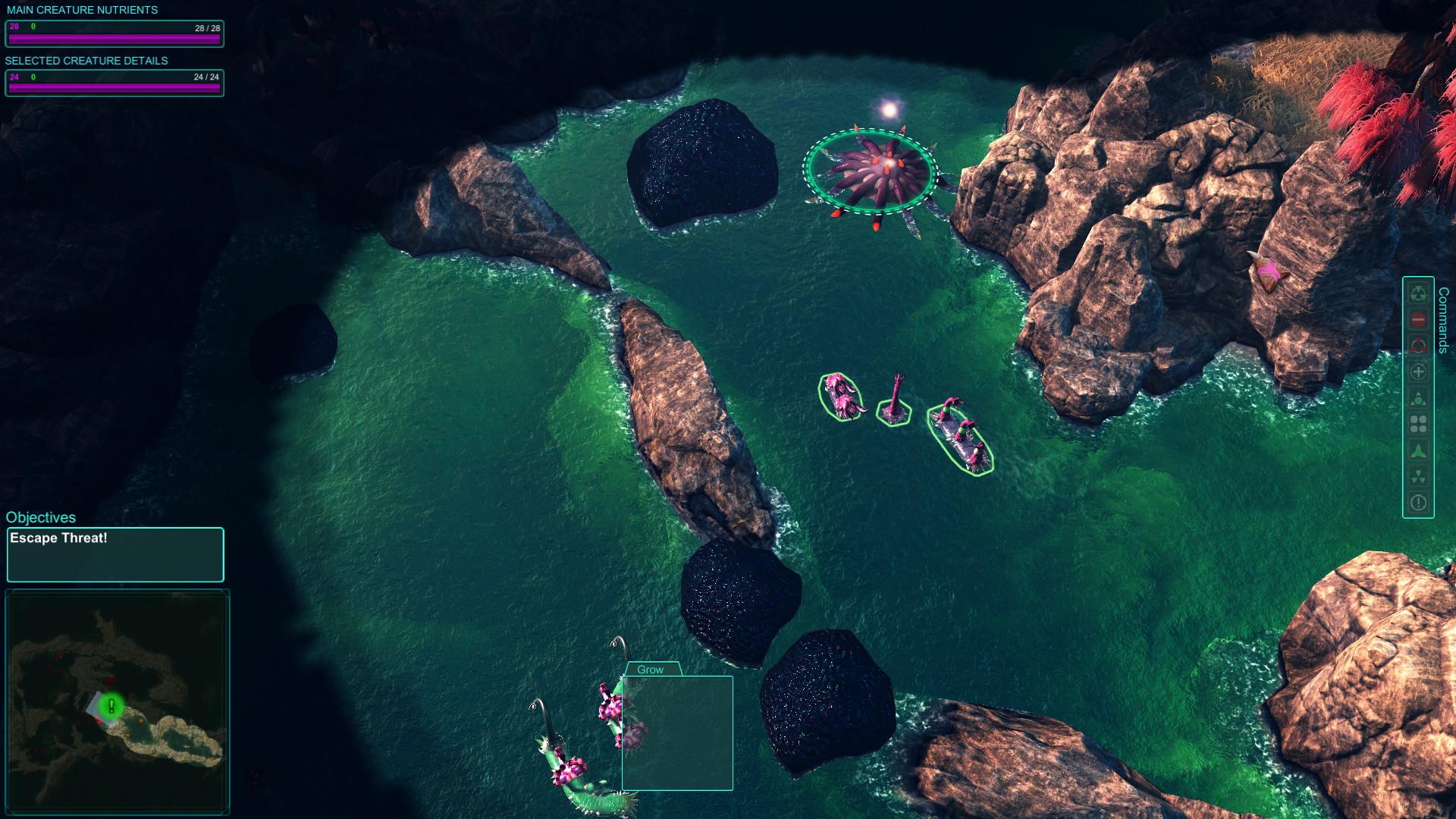
Task: Click the glowing green marker on the minimap
Action: 111,705
